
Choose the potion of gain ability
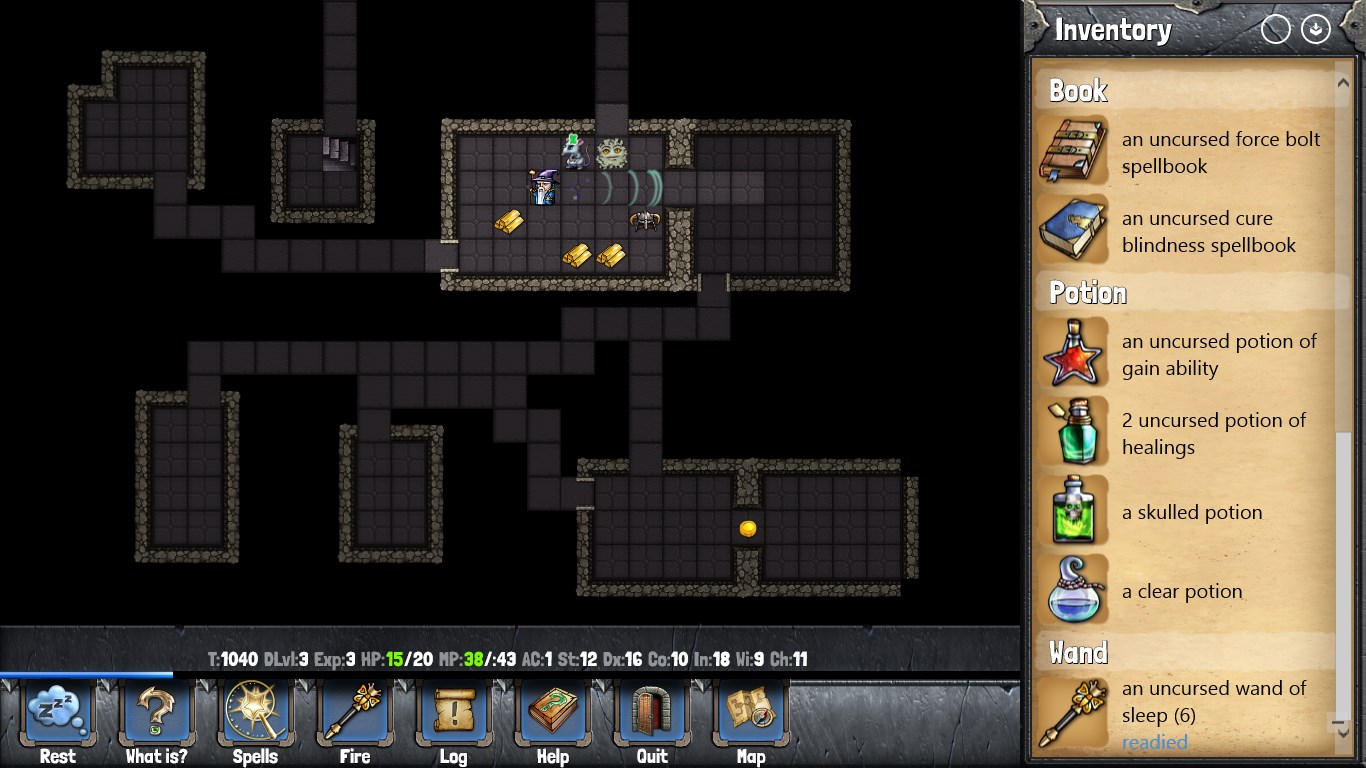(x=1190, y=355)
